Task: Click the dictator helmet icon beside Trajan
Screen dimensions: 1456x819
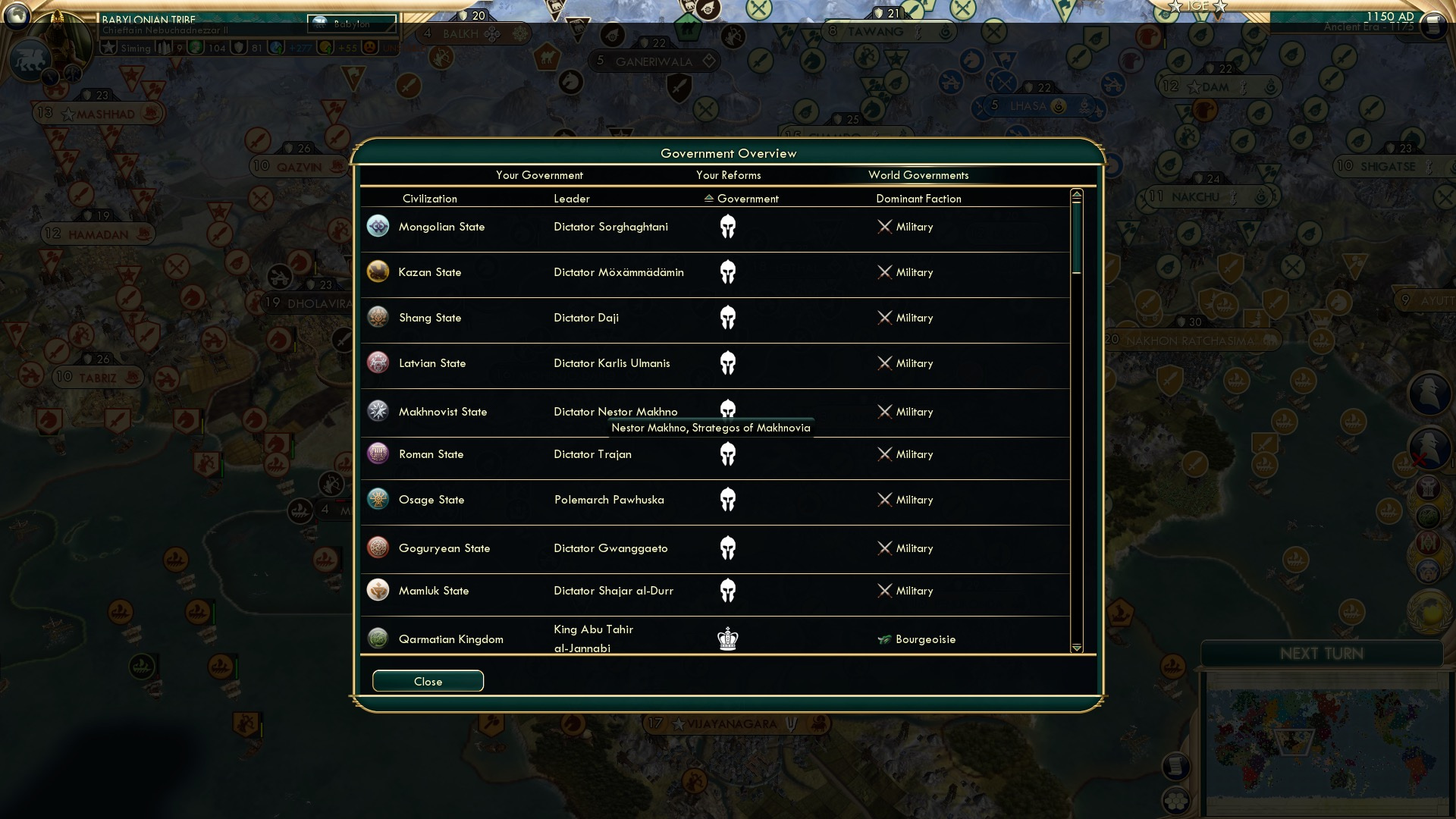Action: pyautogui.click(x=729, y=453)
